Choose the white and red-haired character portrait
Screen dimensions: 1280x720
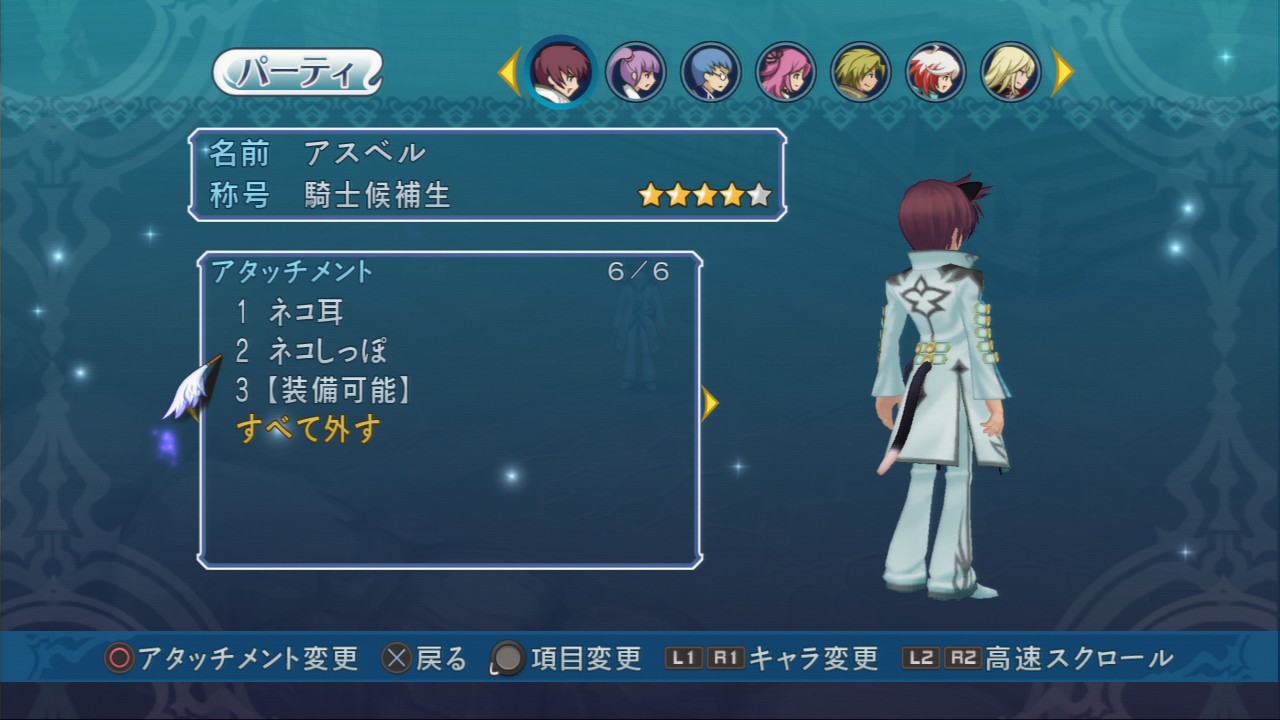936,71
